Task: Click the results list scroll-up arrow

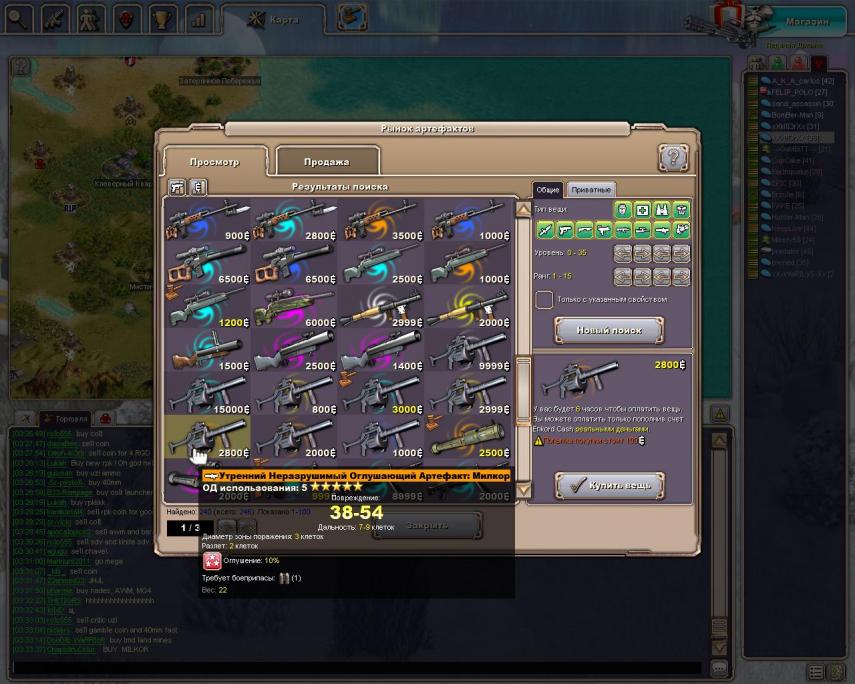Action: coord(523,210)
